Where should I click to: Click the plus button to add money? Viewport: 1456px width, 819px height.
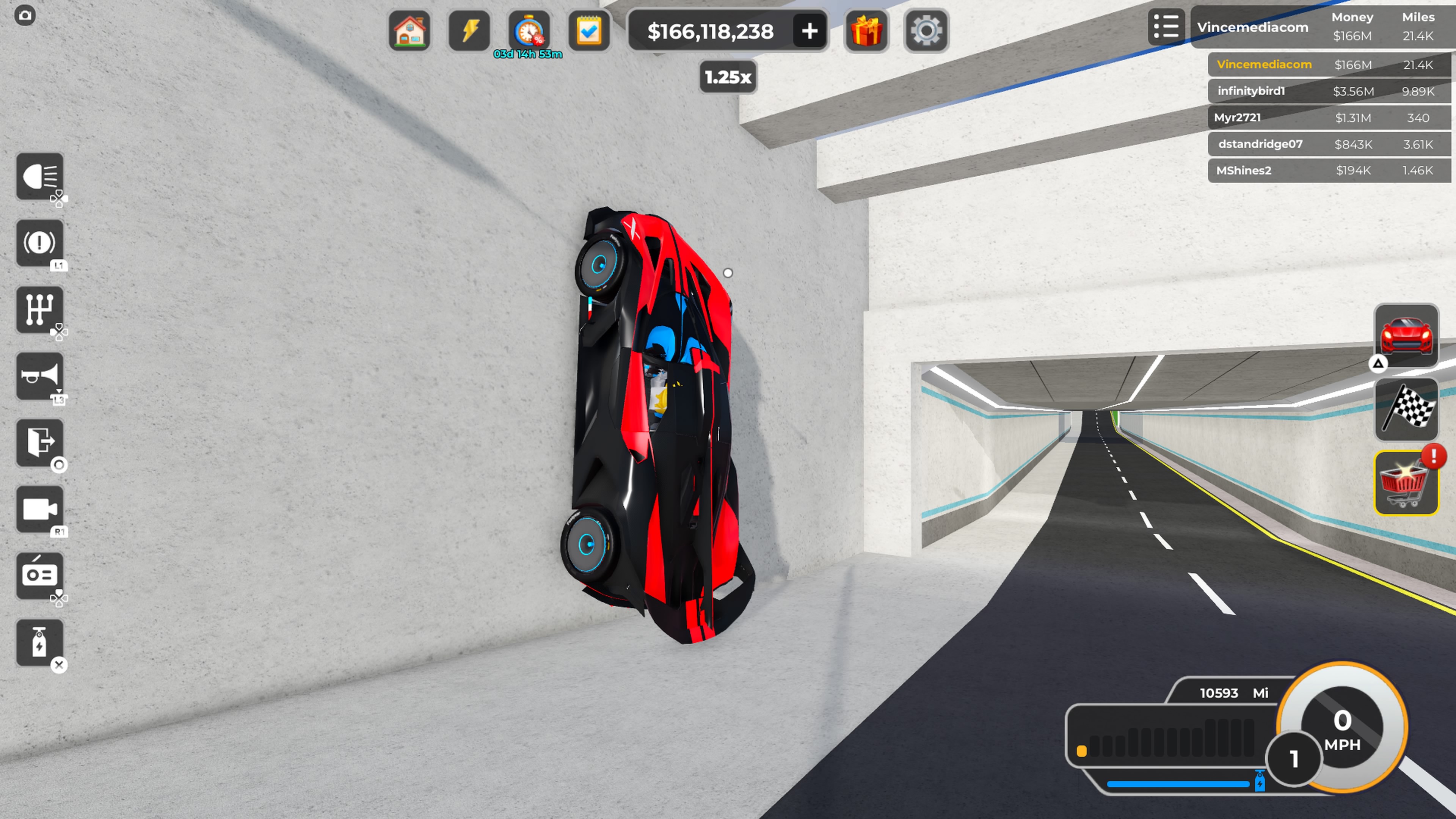[810, 30]
